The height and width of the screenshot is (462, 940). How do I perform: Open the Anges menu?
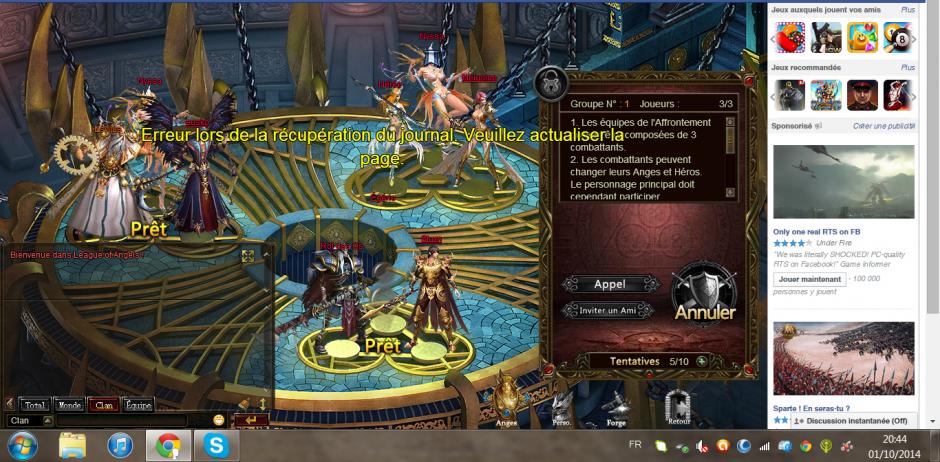point(507,397)
